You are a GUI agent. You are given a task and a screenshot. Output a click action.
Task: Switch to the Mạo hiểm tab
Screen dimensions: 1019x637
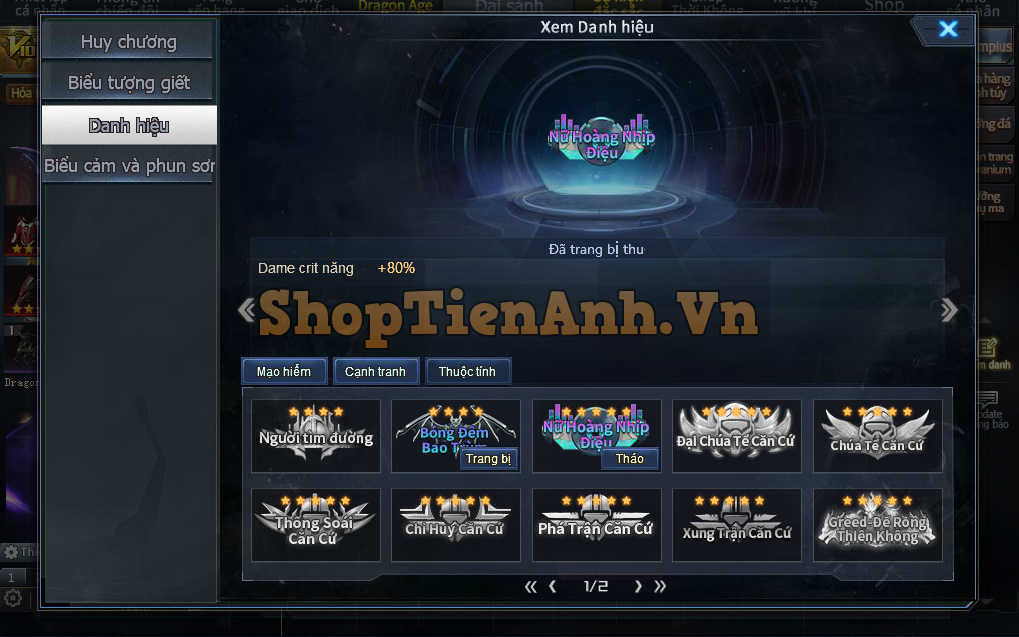[284, 372]
